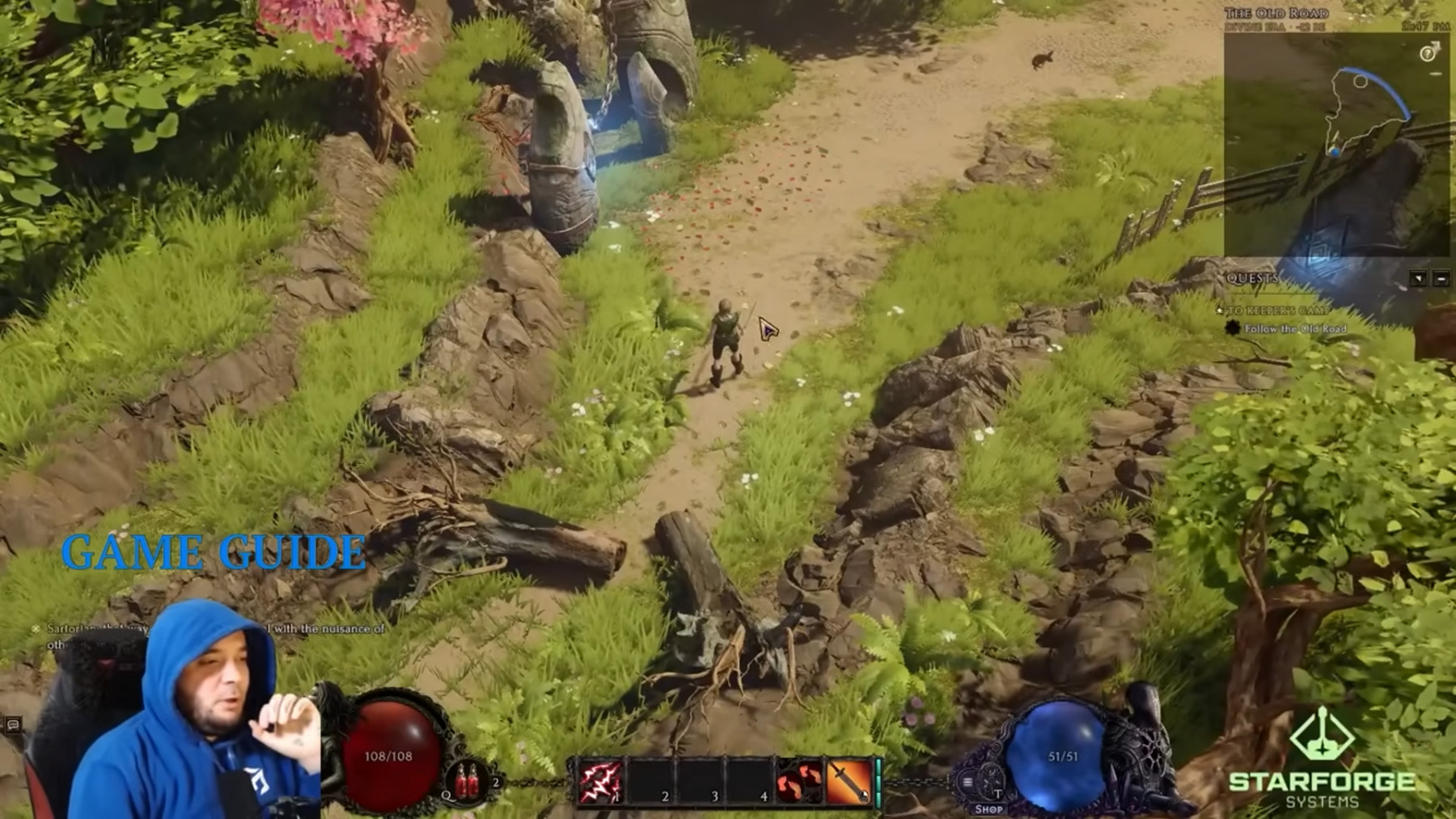The image size is (1456, 819).
Task: Open the chat speech bubble icon
Action: click(x=13, y=724)
